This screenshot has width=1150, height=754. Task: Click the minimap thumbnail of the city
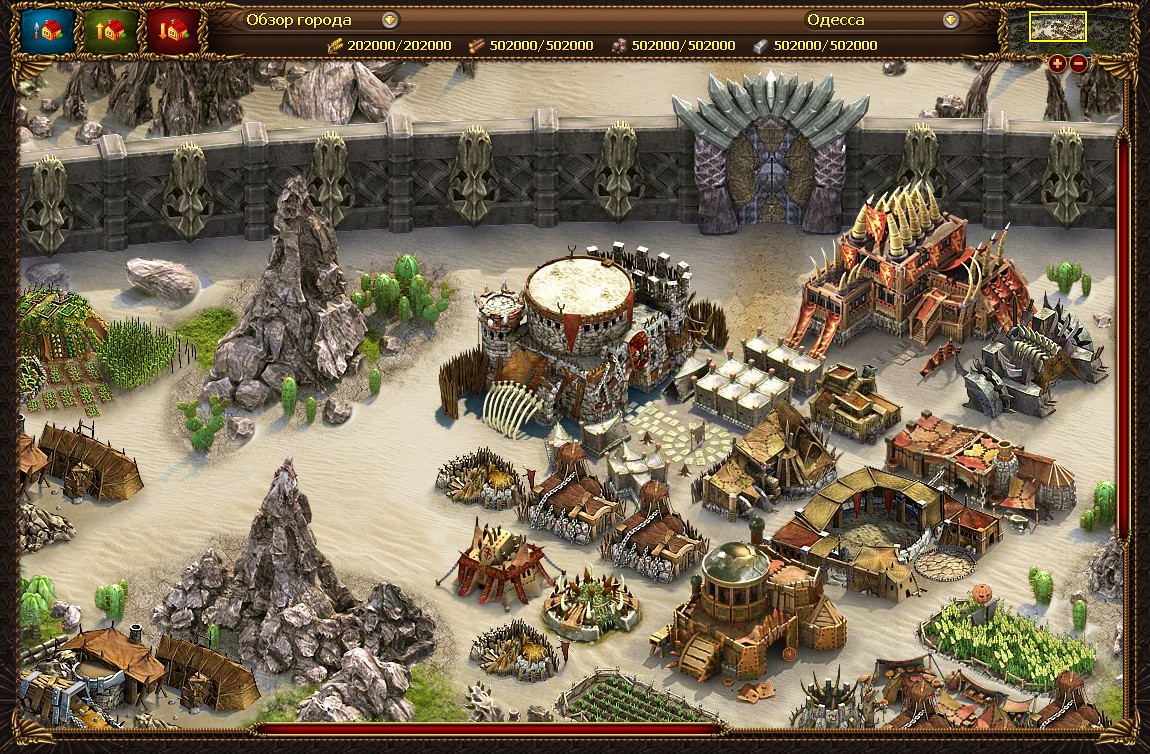[1057, 28]
